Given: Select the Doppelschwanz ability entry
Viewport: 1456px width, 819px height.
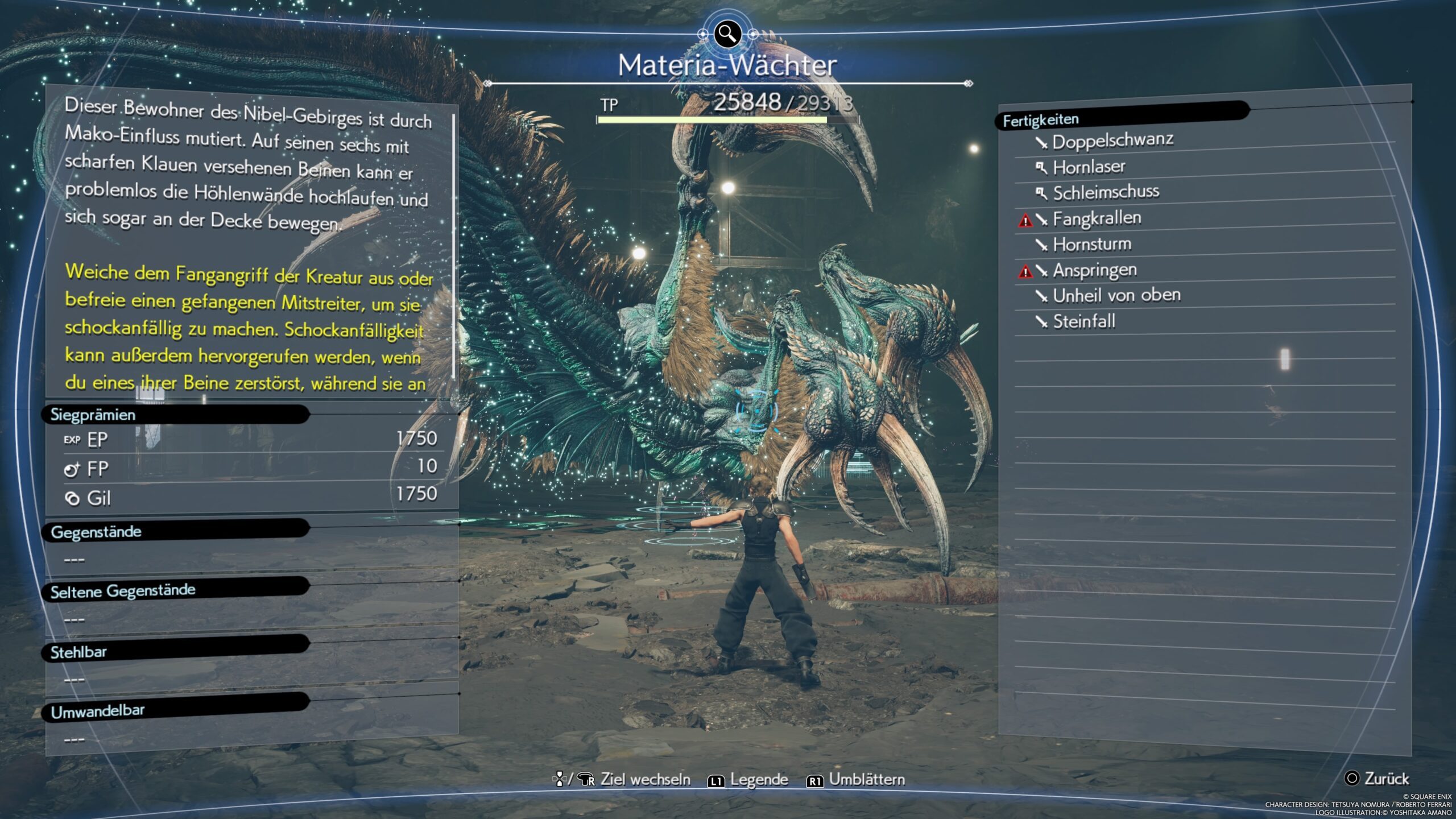Looking at the screenshot, I should point(1112,141).
